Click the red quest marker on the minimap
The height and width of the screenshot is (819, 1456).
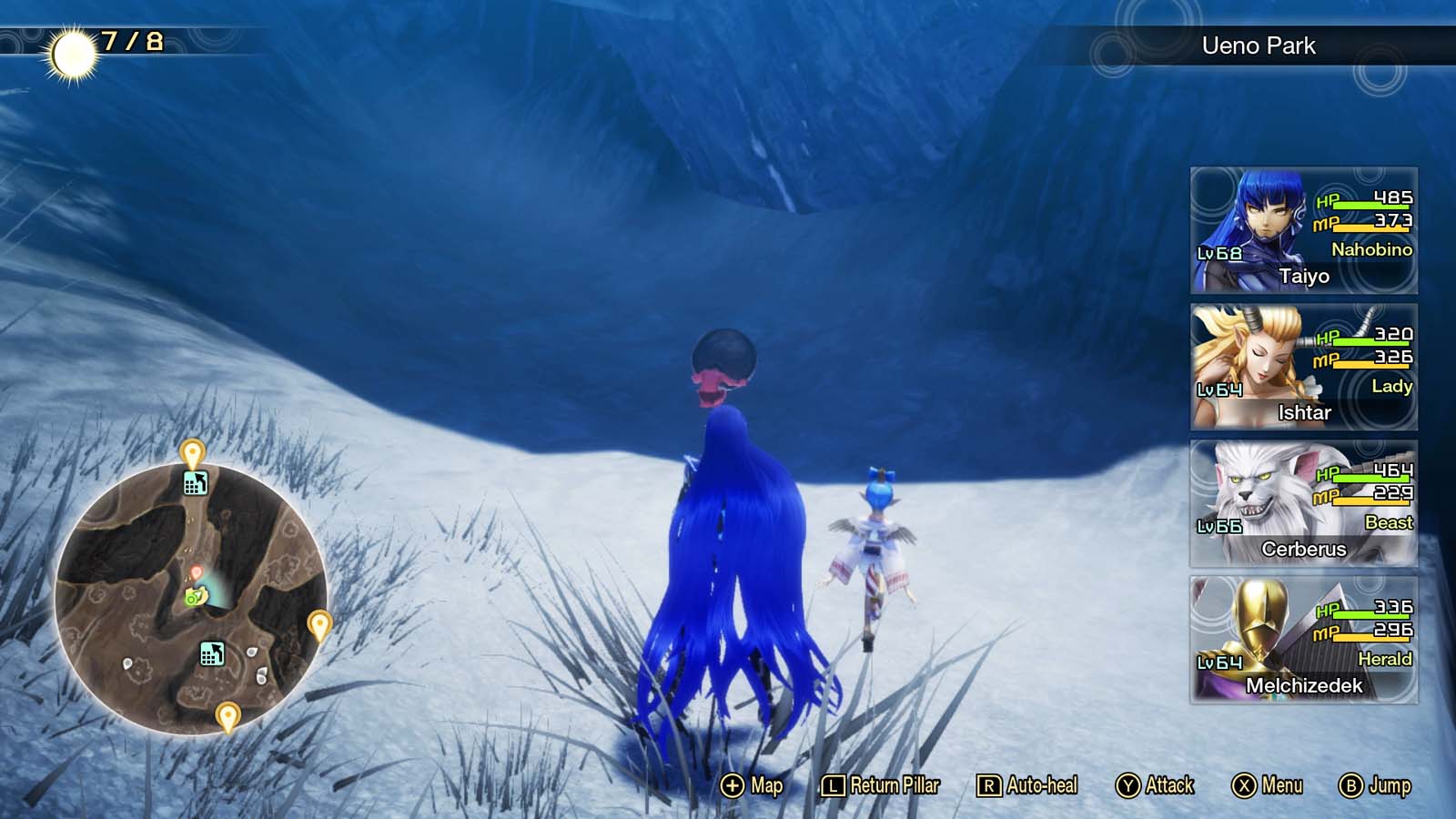197,571
